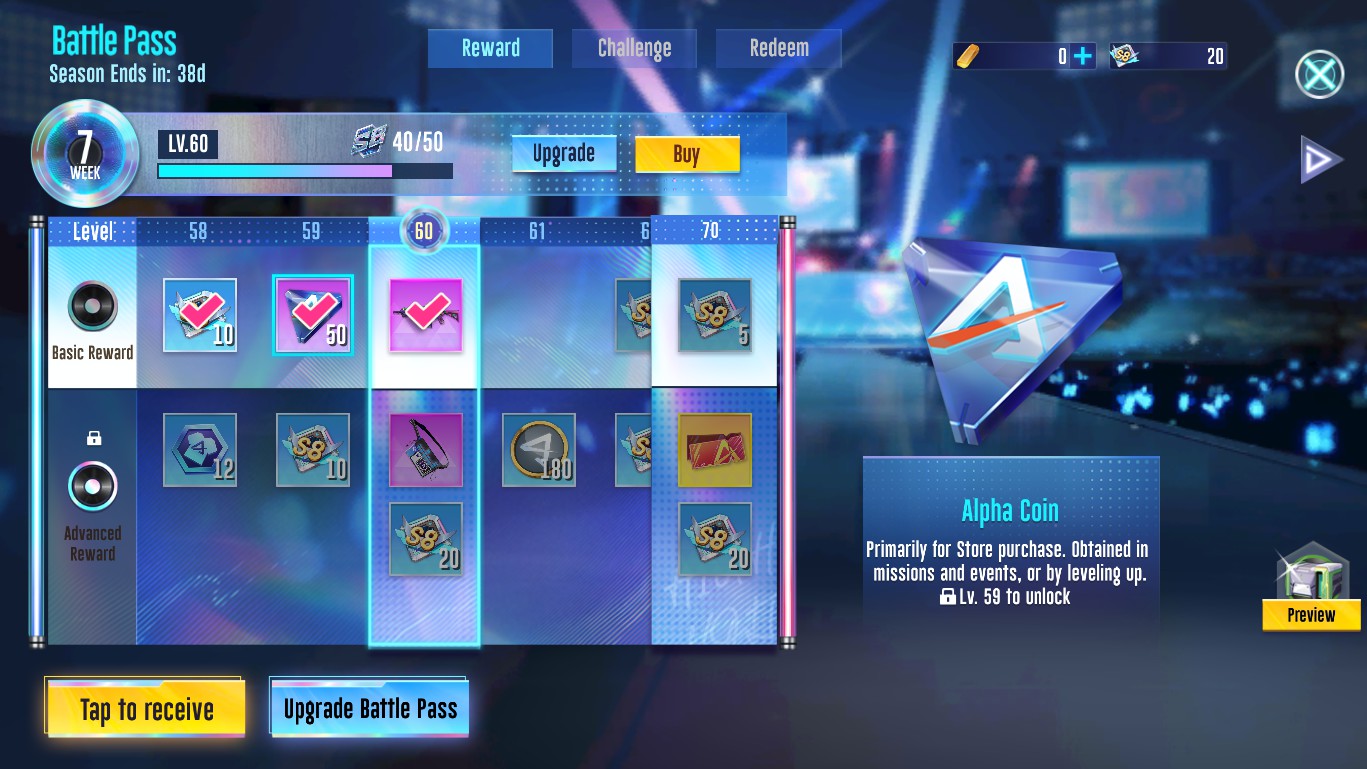This screenshot has height=769, width=1367.
Task: Select the level 59 Alpha Coin basic reward
Action: point(312,316)
